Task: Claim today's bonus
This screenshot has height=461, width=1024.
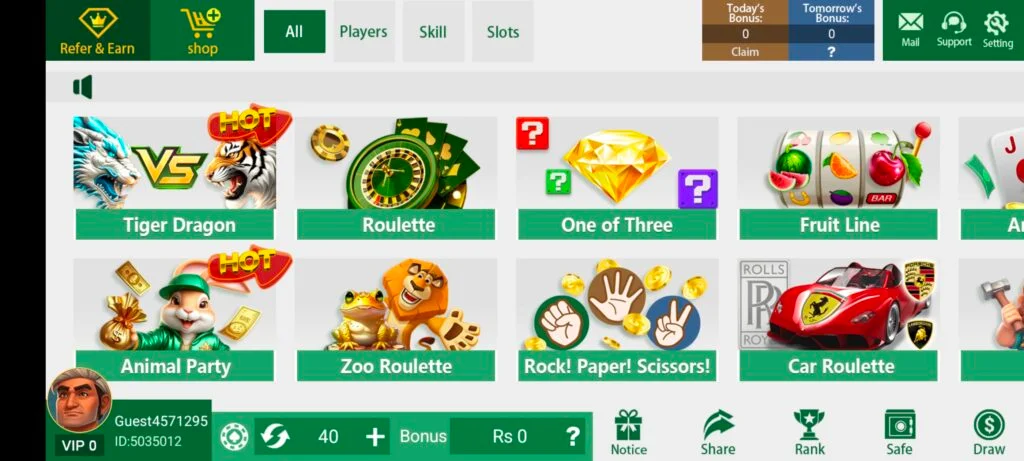Action: (x=745, y=52)
